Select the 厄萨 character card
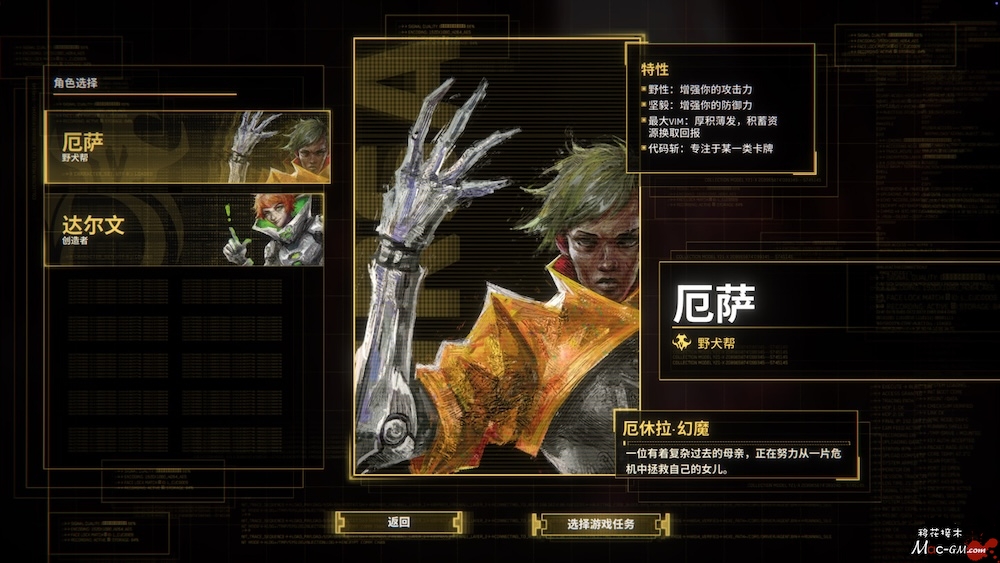 [186, 147]
